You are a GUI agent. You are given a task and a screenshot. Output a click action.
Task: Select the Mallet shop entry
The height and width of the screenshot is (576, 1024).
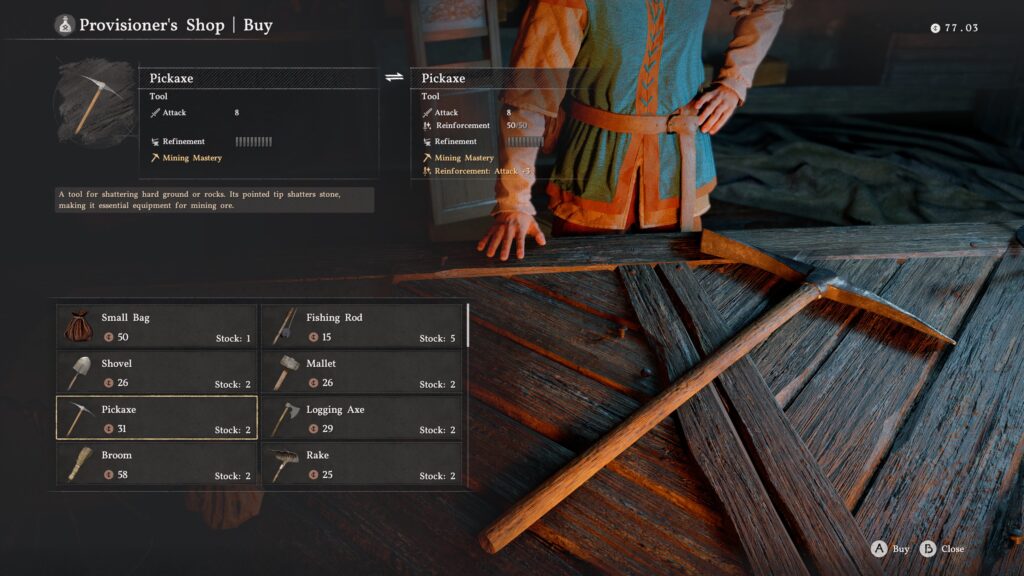pos(362,372)
